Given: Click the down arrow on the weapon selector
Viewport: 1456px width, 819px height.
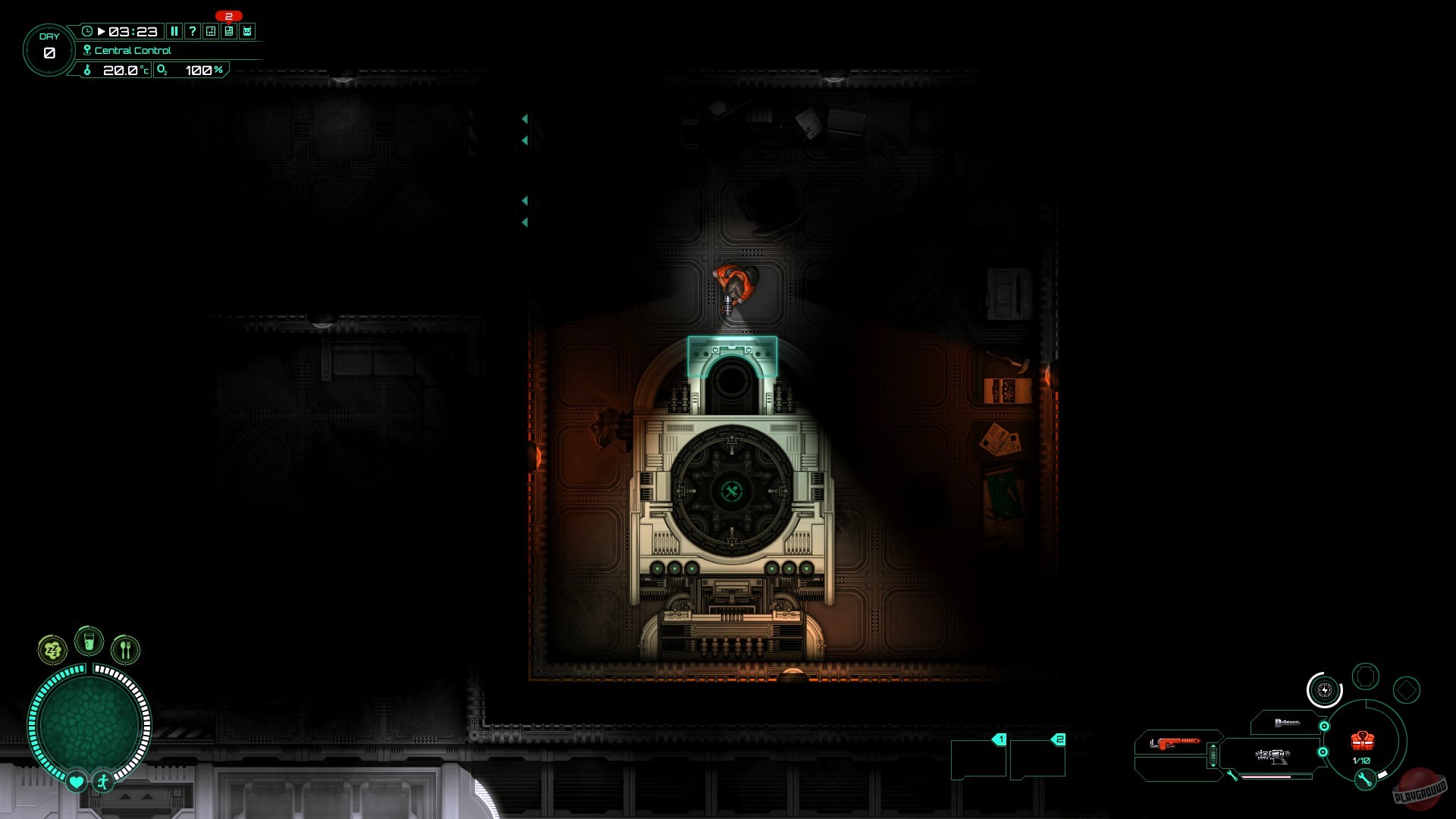Looking at the screenshot, I should coord(1213,765).
